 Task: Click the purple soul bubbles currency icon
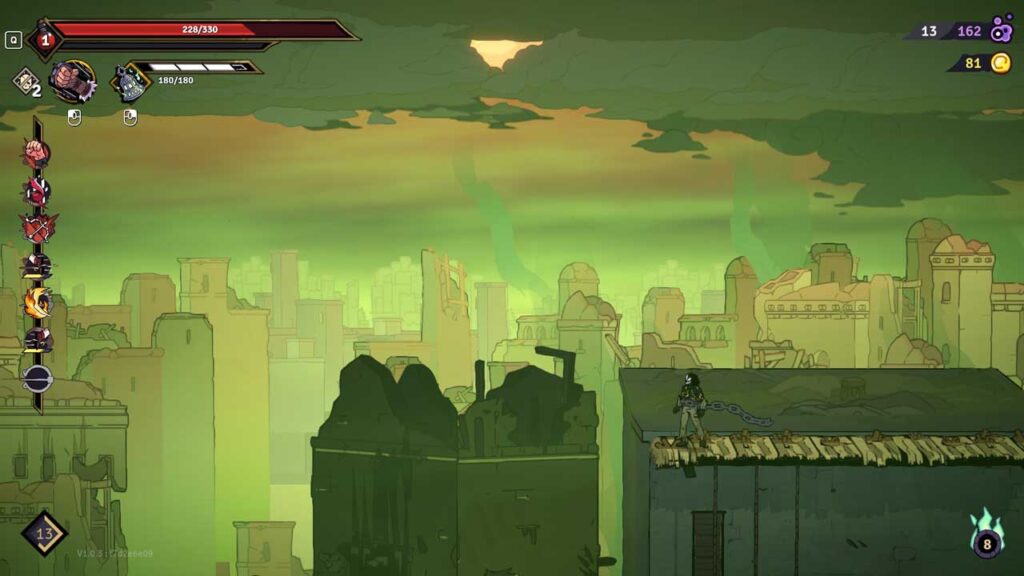1001,31
